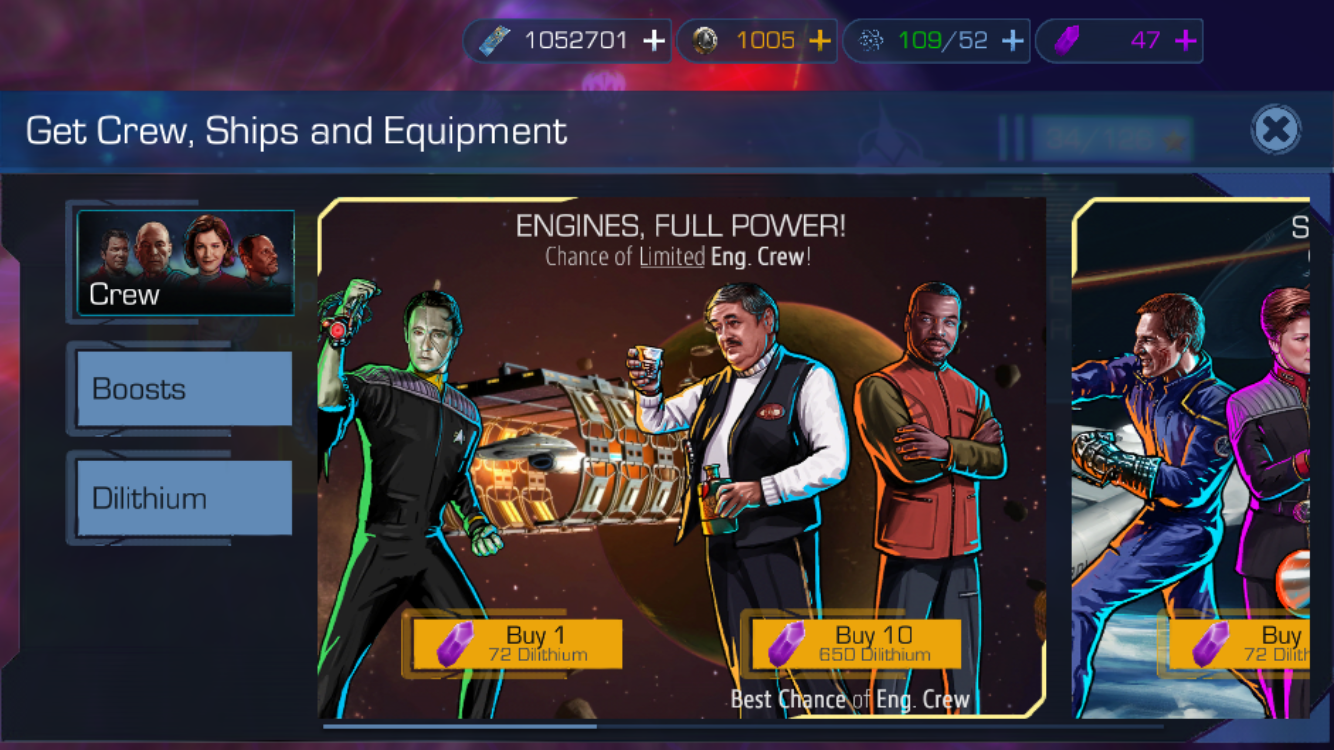Add more merits with the yellow plus
Screen dimensions: 1334x750
(x=819, y=41)
